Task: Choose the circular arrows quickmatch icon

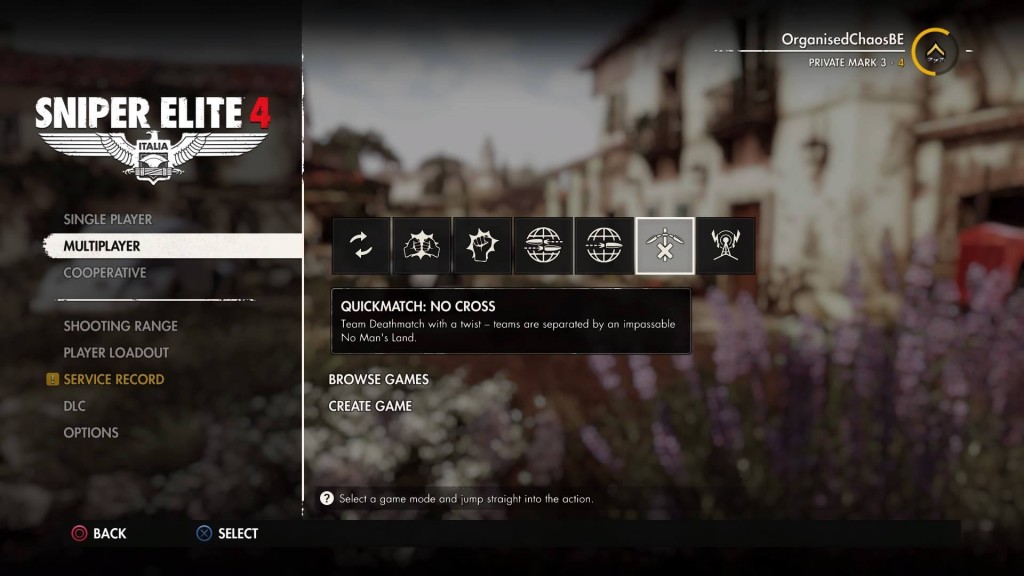Action: 361,246
